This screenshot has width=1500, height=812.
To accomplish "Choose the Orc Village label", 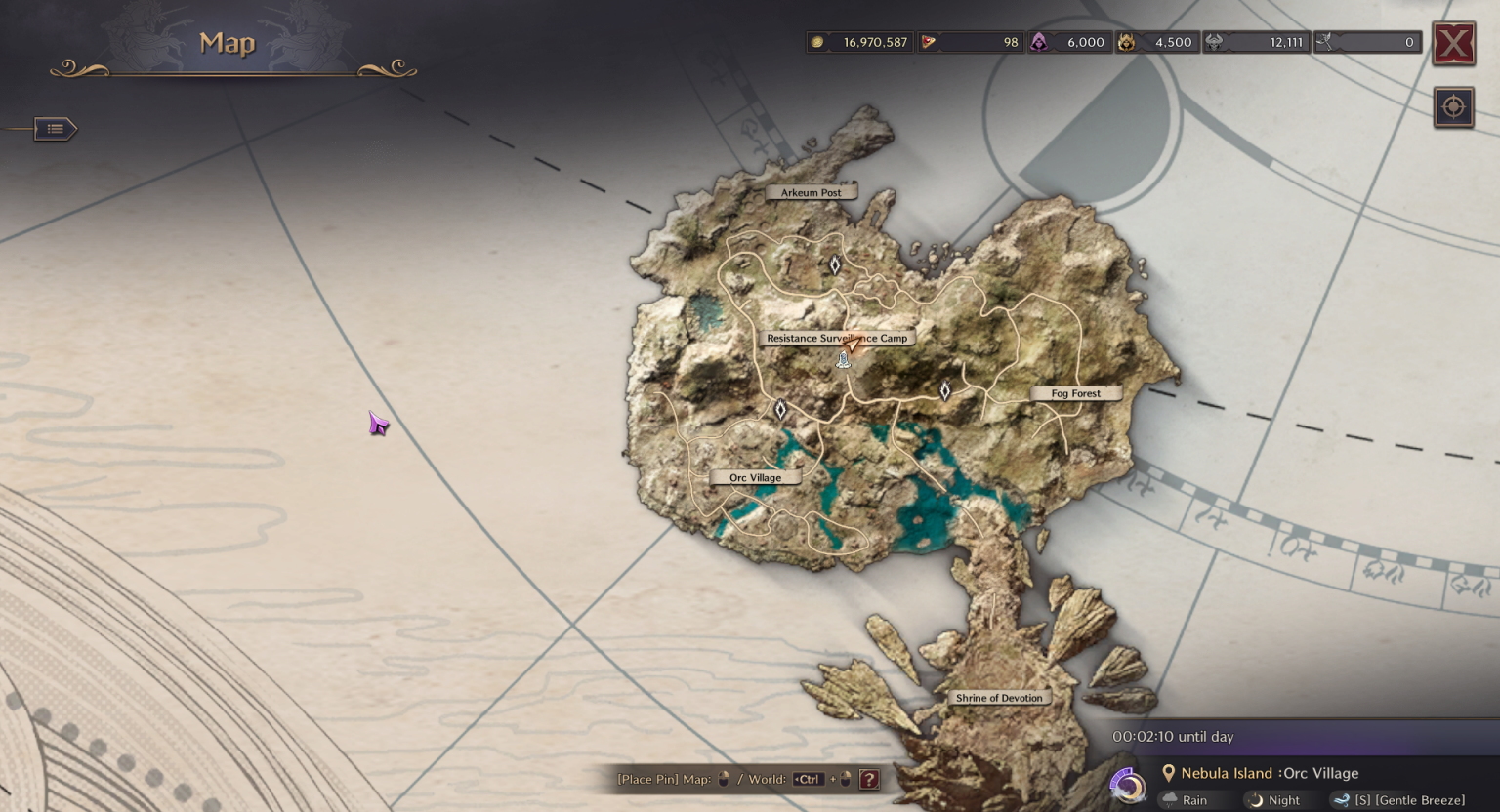I will 755,477.
